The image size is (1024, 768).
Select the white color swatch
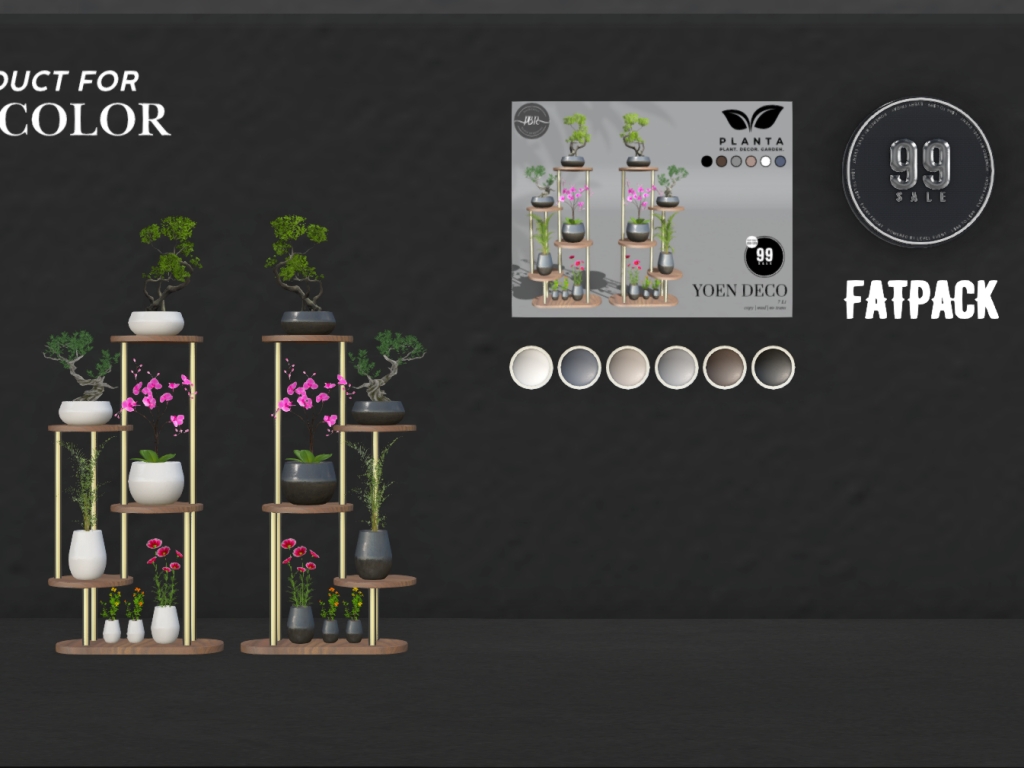click(531, 367)
